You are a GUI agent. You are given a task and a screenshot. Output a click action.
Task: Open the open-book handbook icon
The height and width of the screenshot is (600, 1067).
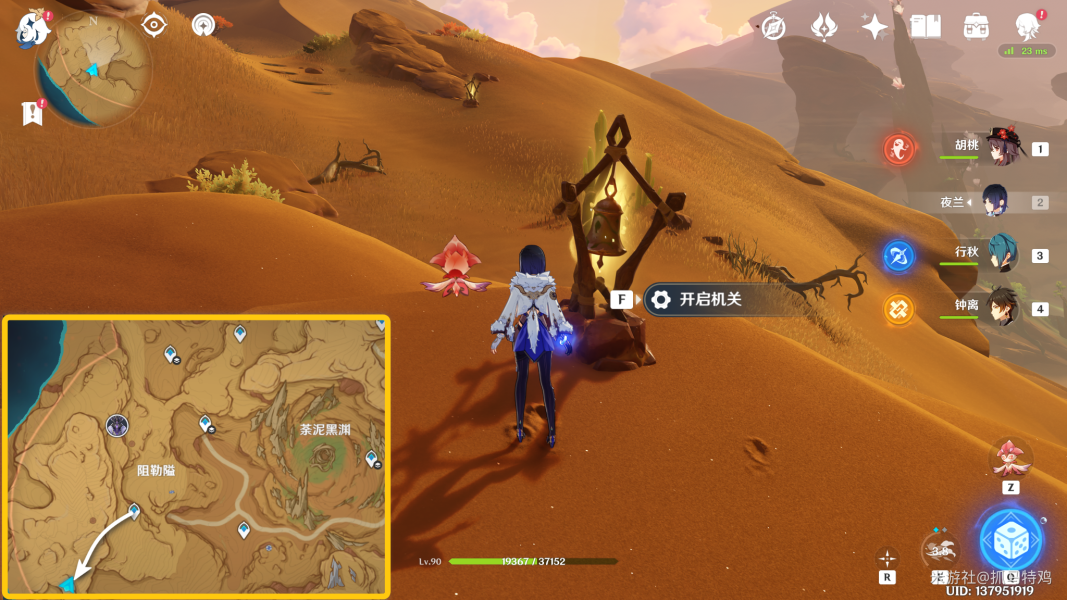(925, 27)
